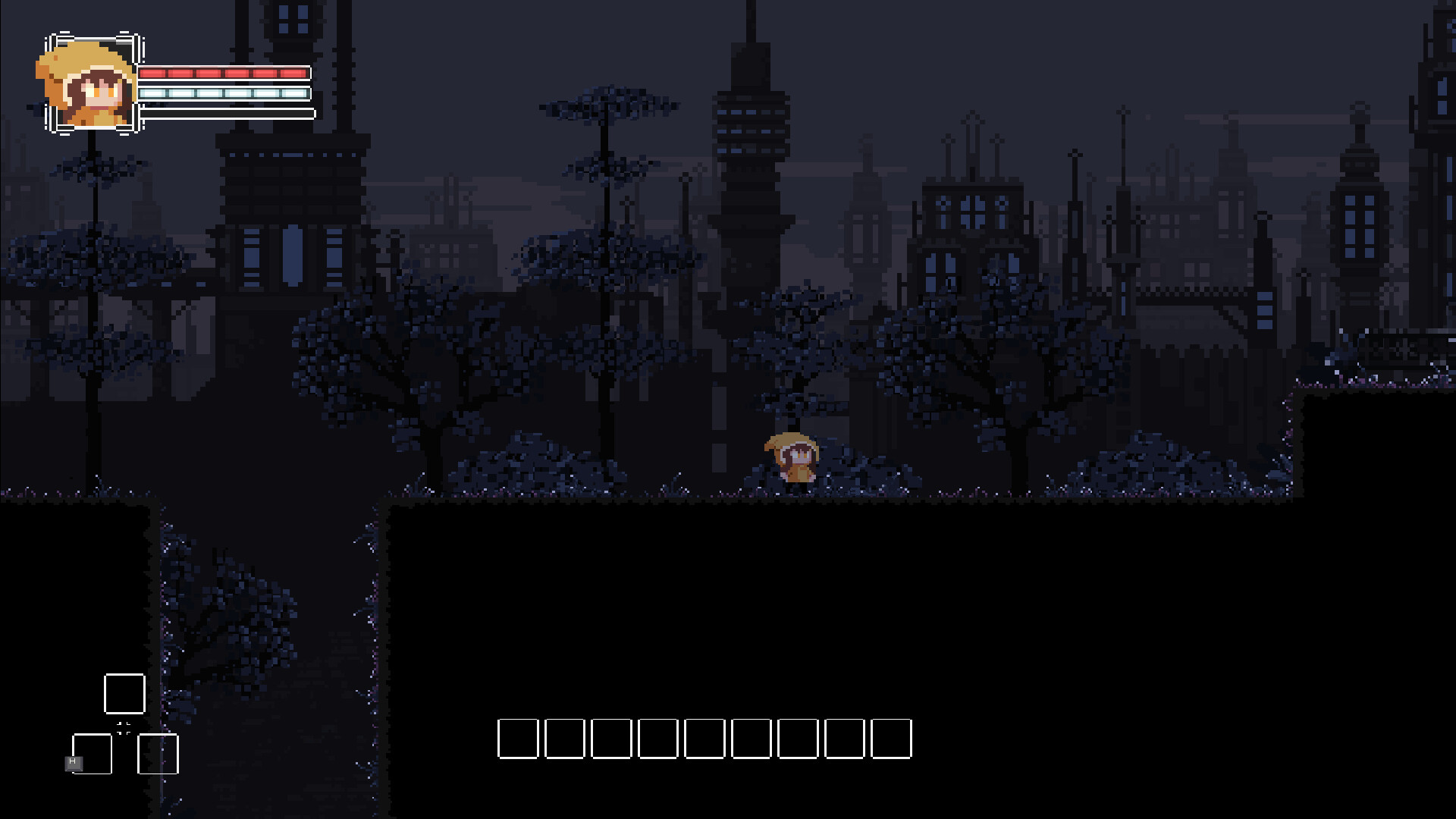Viewport: 1456px width, 819px height.
Task: Select the first hotbar slot
Action: point(518,739)
